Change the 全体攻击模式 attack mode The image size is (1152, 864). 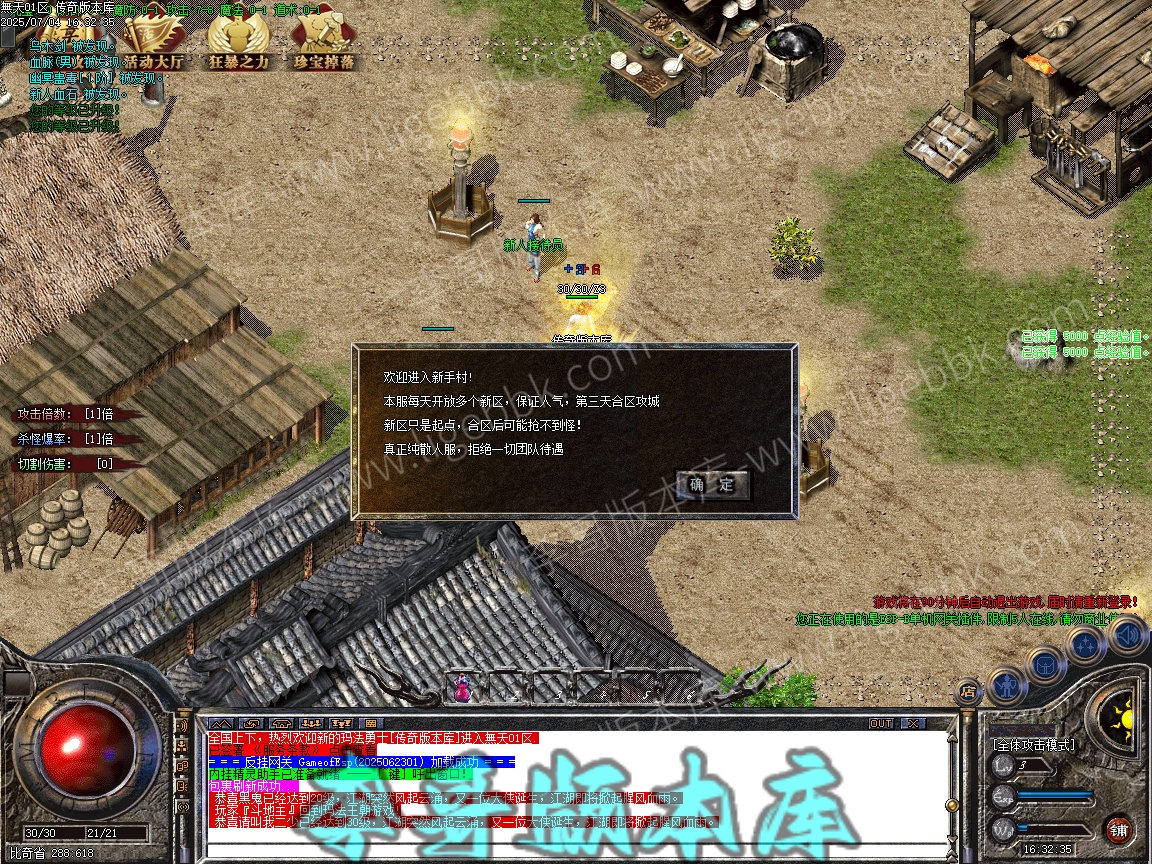(x=1033, y=744)
